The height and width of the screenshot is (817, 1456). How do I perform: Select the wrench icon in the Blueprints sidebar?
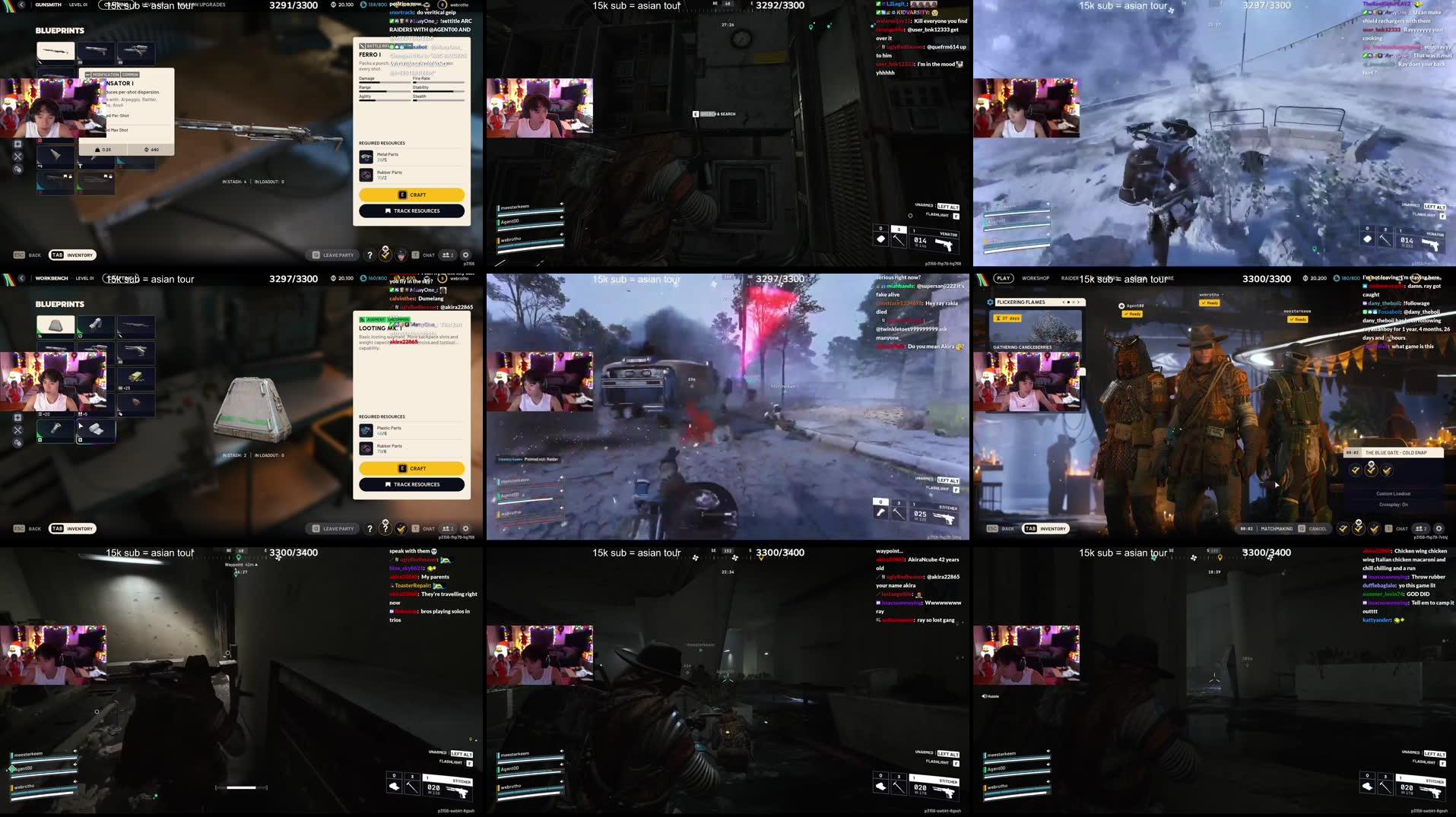coord(17,430)
